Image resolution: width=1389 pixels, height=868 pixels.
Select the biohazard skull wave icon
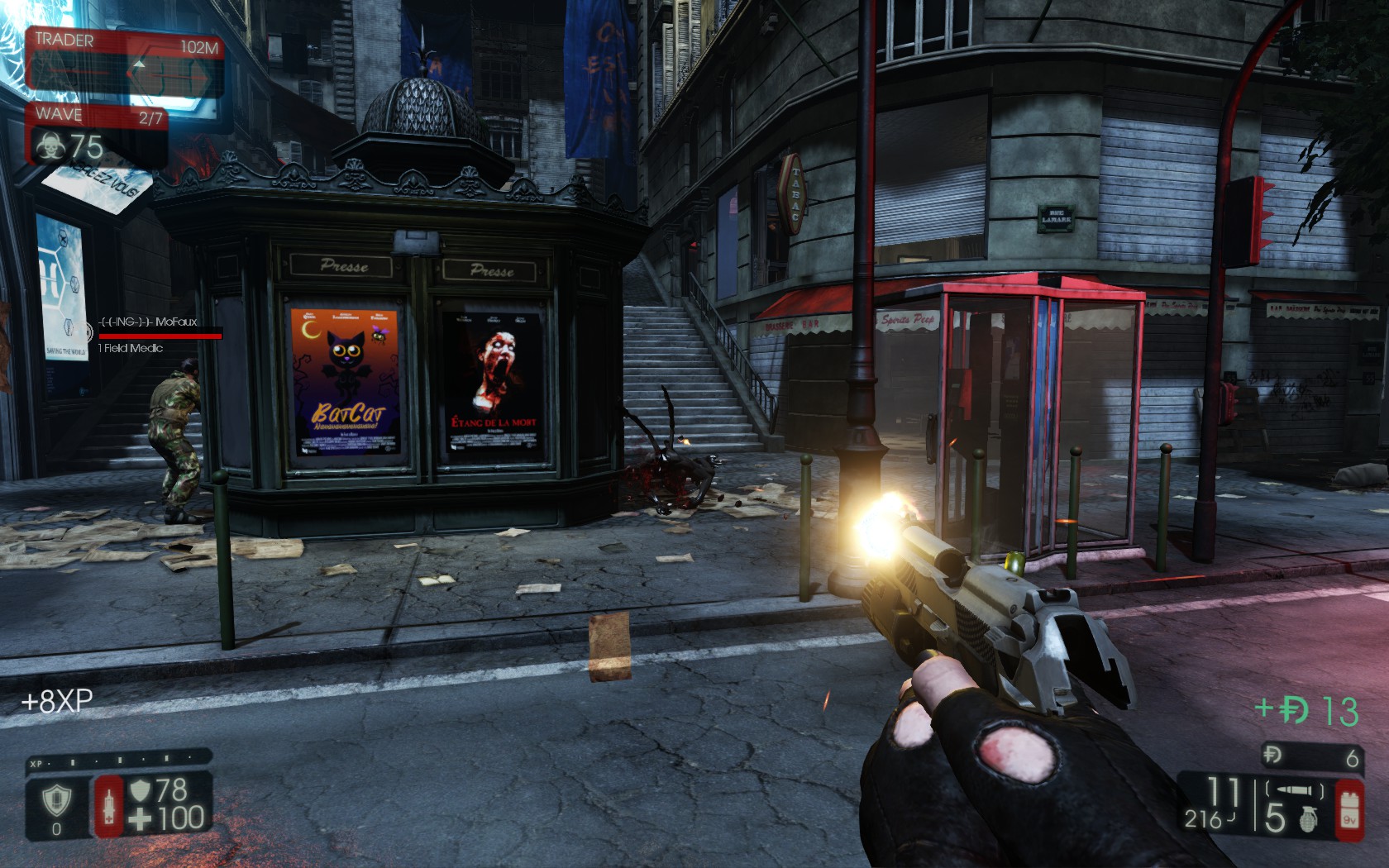pos(50,147)
